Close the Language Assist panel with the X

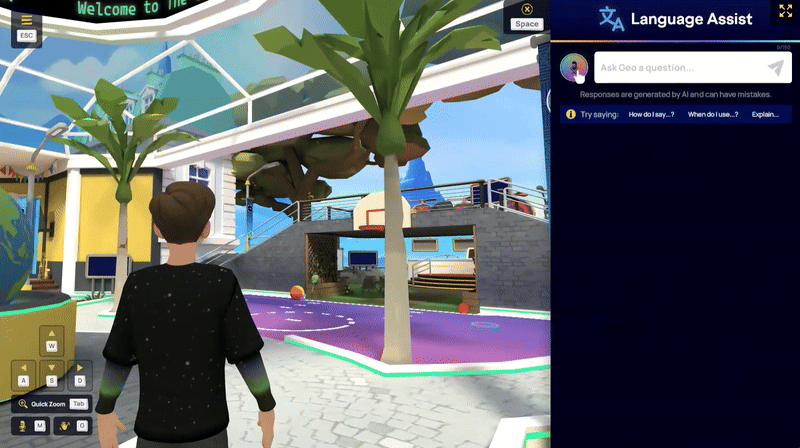coord(527,10)
